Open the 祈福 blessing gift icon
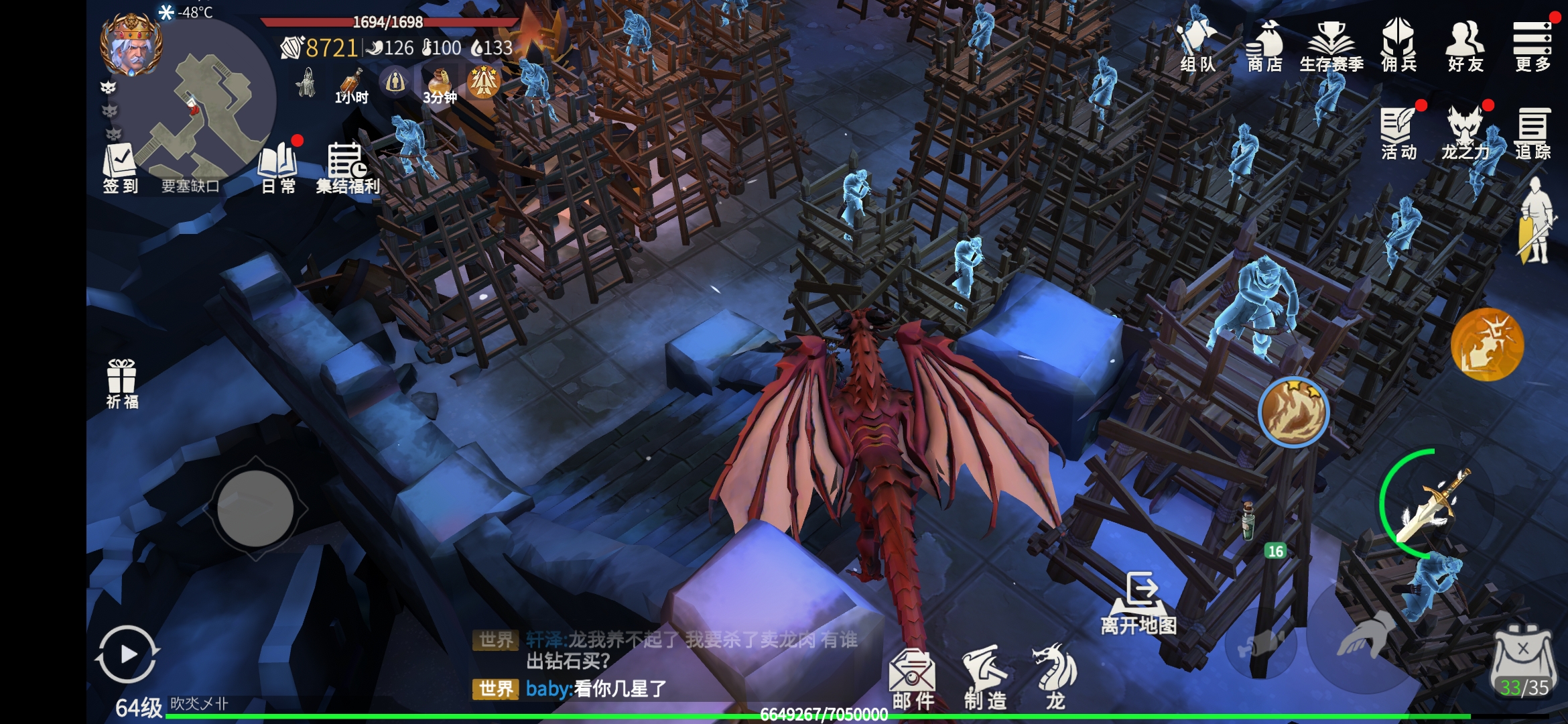 coord(122,383)
